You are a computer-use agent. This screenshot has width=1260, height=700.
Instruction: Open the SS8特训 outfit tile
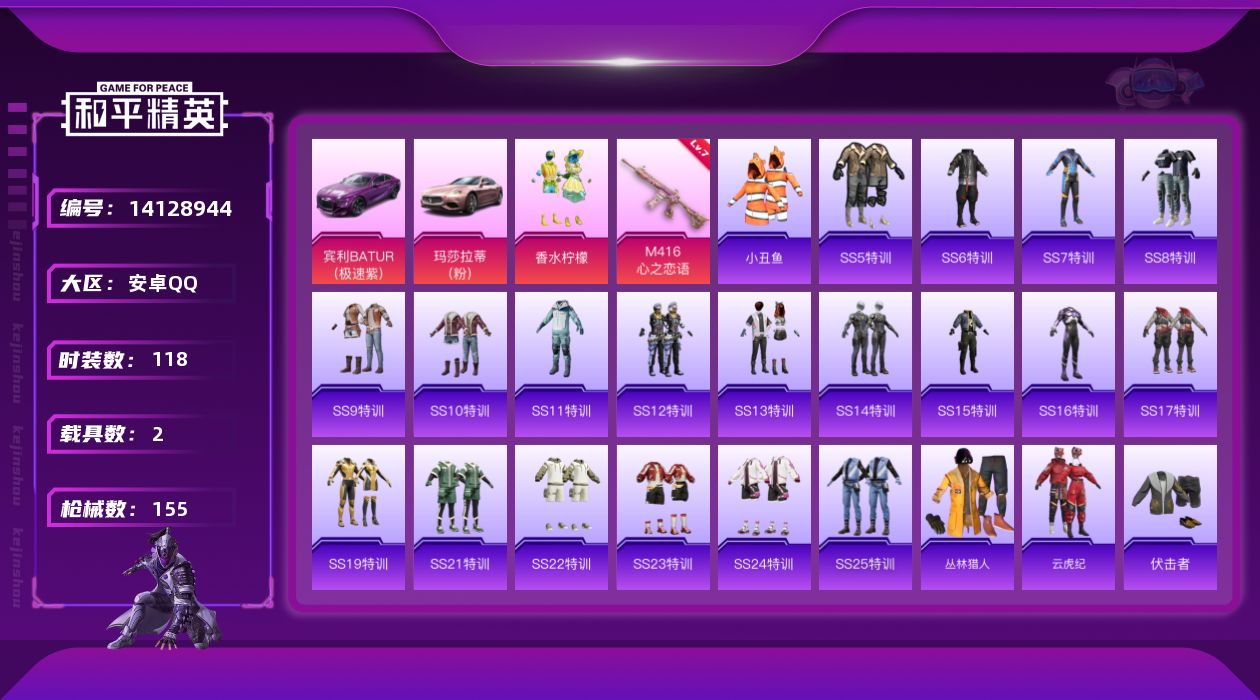[x=1170, y=211]
